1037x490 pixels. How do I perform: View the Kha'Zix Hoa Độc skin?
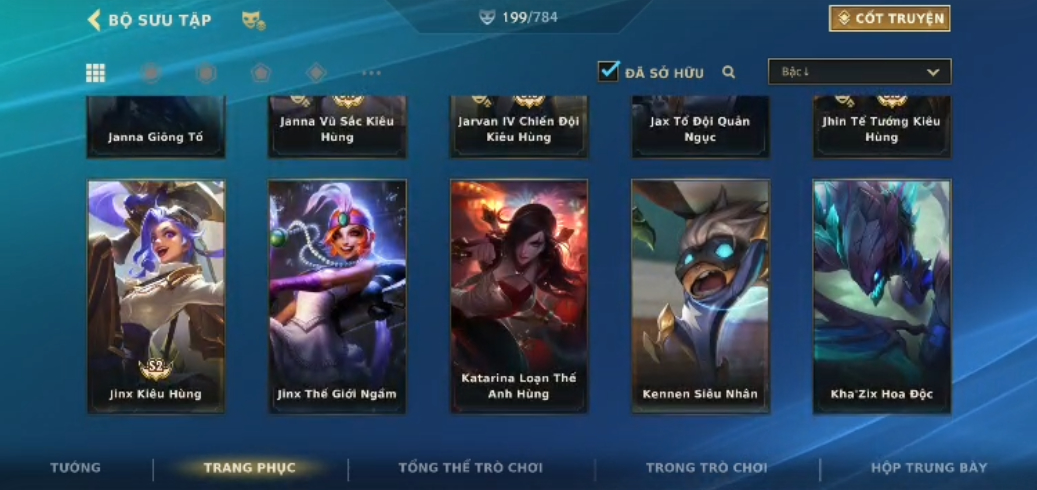[x=881, y=296]
